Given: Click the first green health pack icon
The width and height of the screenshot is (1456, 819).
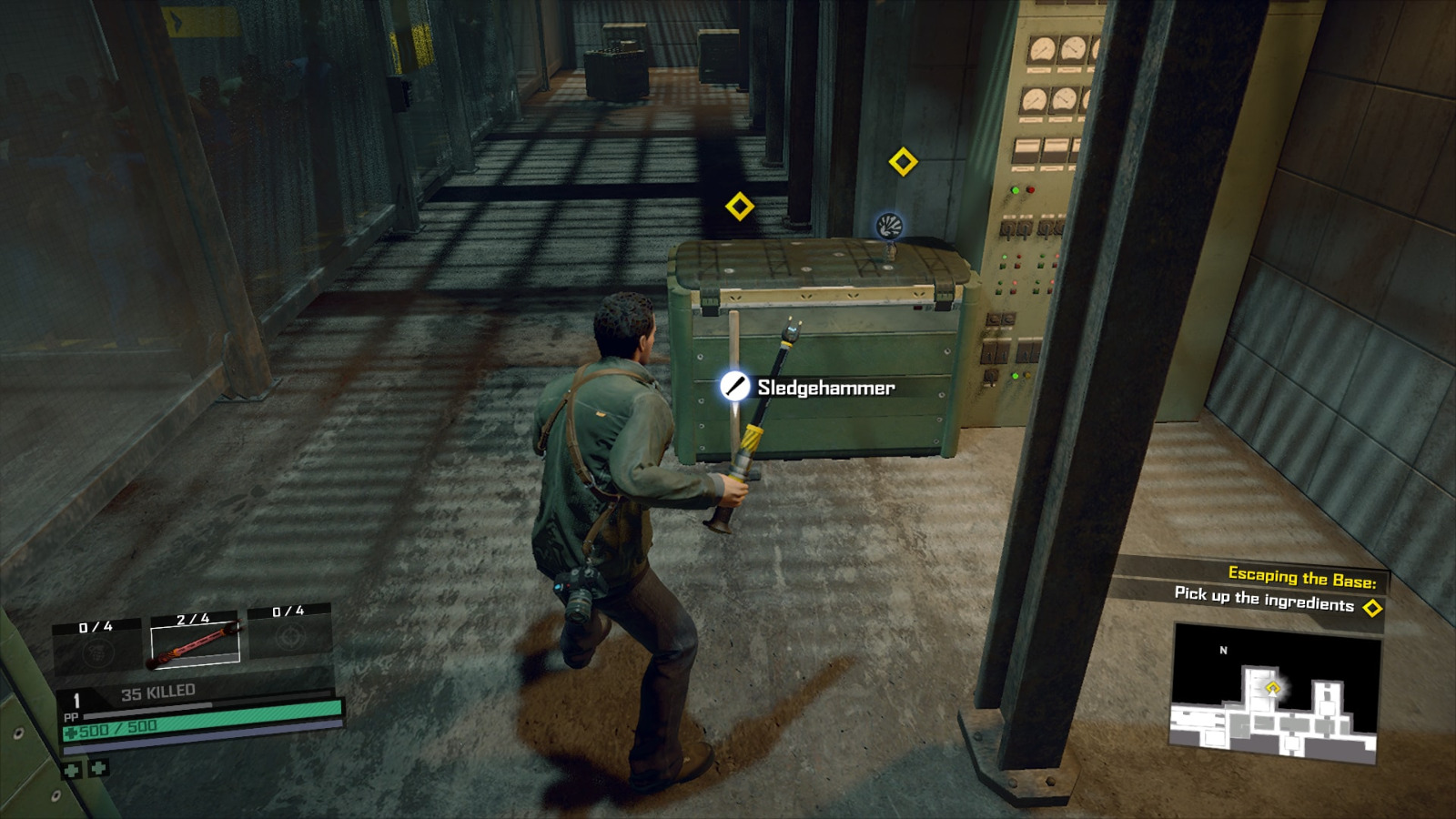Looking at the screenshot, I should pyautogui.click(x=73, y=768).
